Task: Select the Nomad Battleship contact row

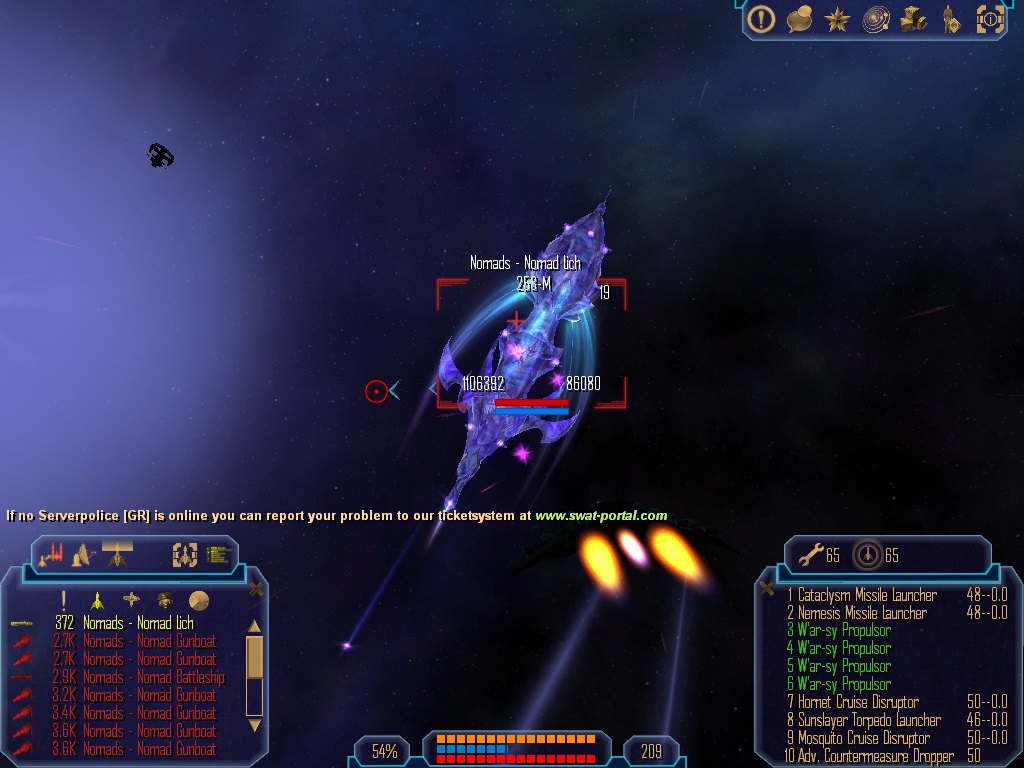Action: [x=153, y=677]
